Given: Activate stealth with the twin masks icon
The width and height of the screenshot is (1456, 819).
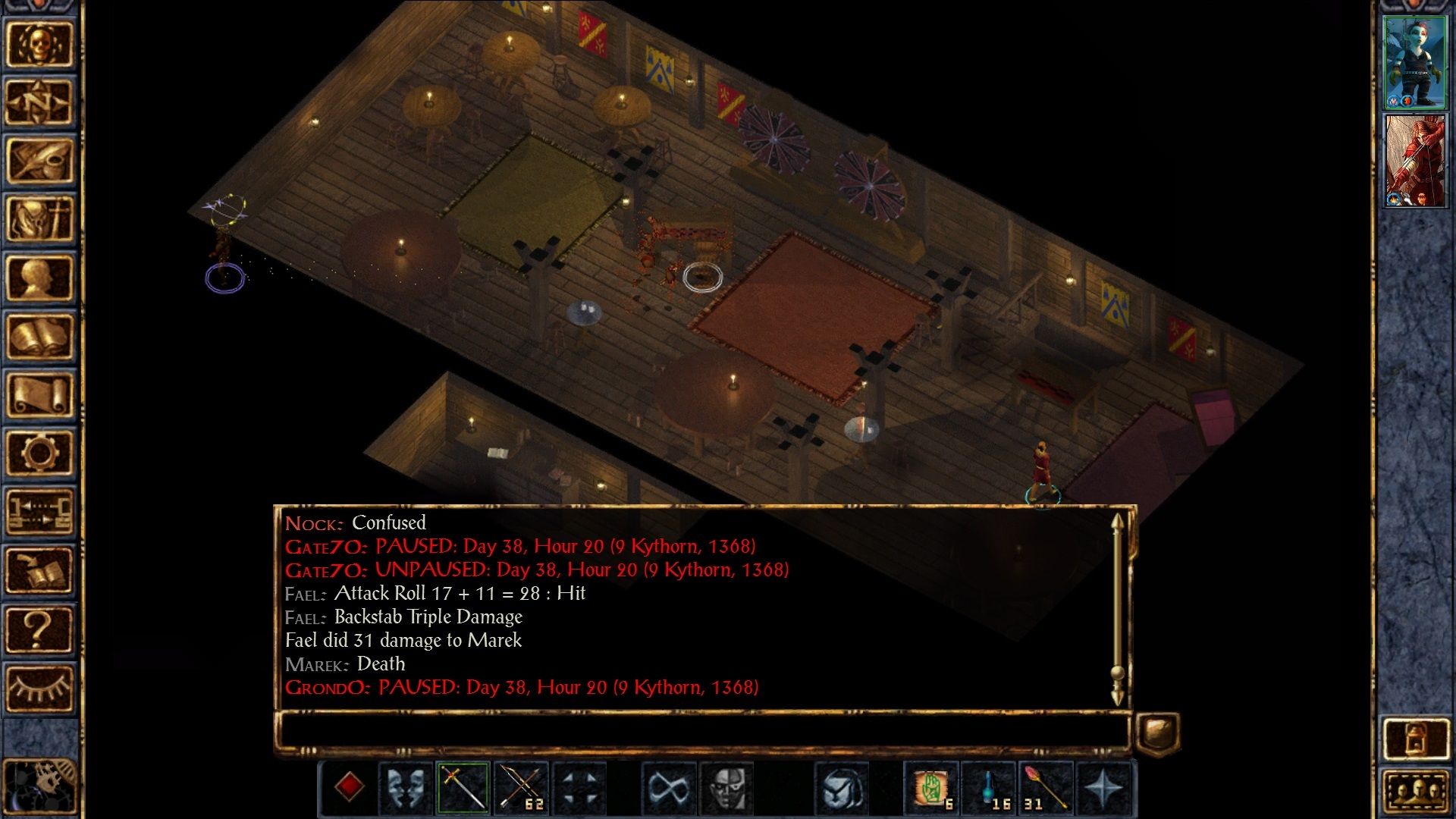Looking at the screenshot, I should (x=405, y=789).
